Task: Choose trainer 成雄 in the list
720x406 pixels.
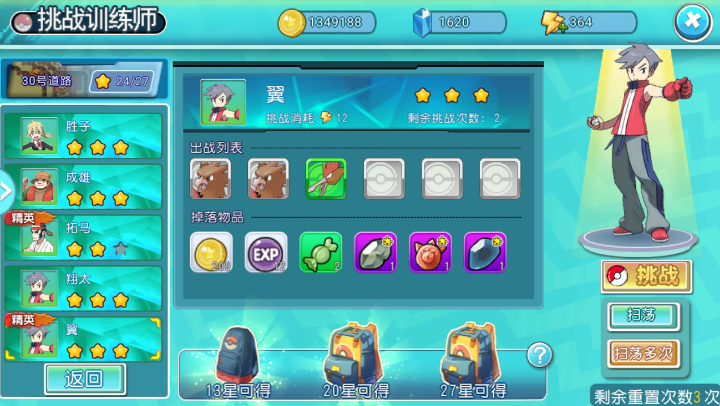Action: click(90, 187)
